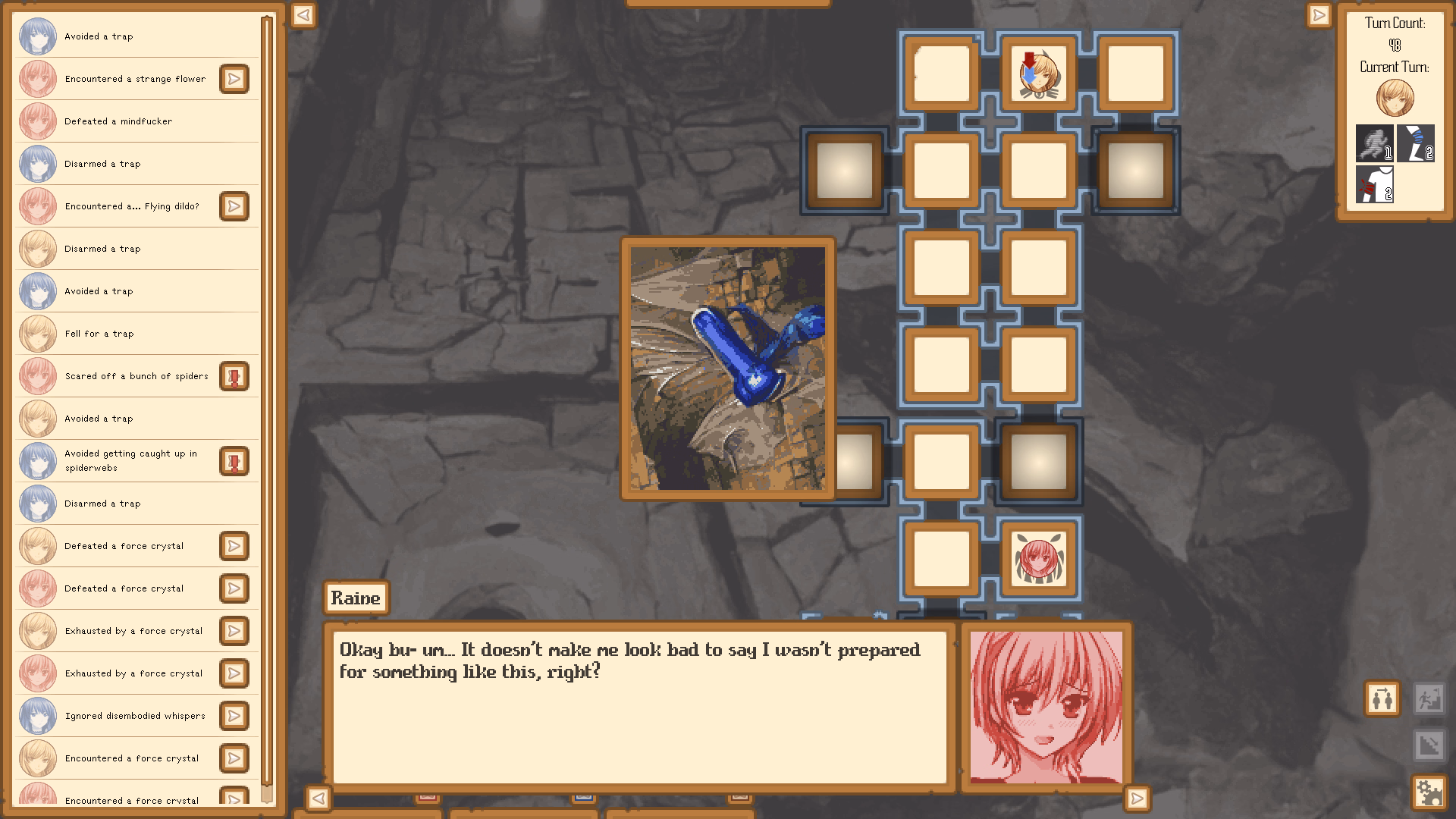Replay the 'Ignored disembodied whispers' event

point(235,716)
